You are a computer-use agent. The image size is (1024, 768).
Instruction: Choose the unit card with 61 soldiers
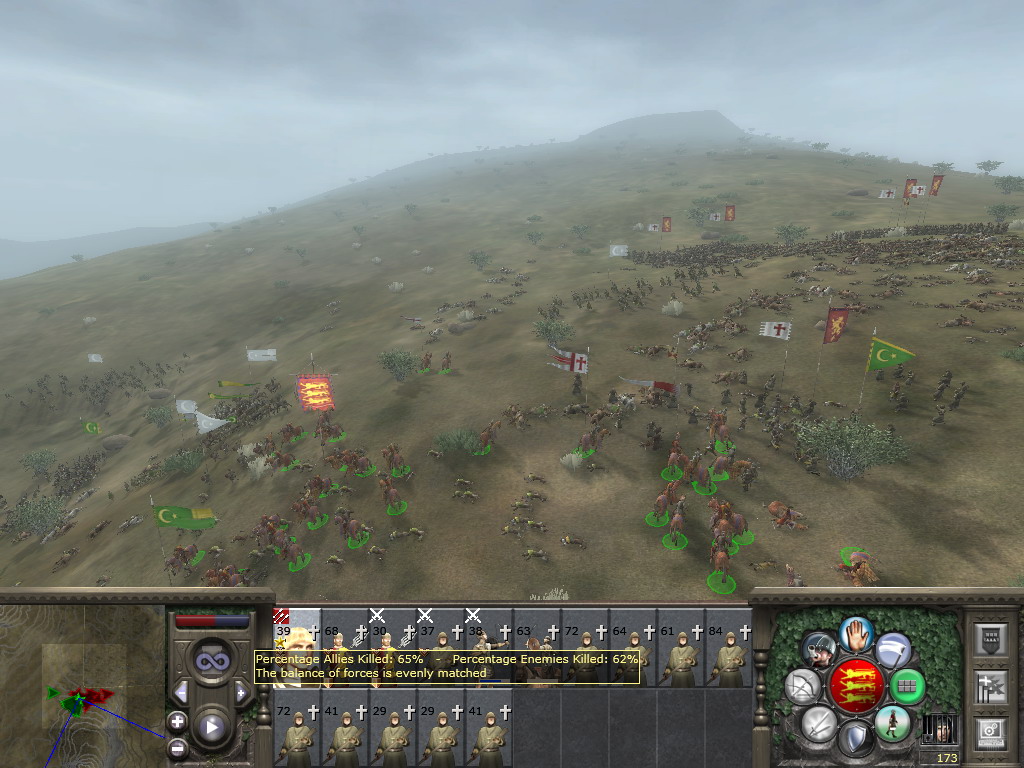pyautogui.click(x=681, y=655)
